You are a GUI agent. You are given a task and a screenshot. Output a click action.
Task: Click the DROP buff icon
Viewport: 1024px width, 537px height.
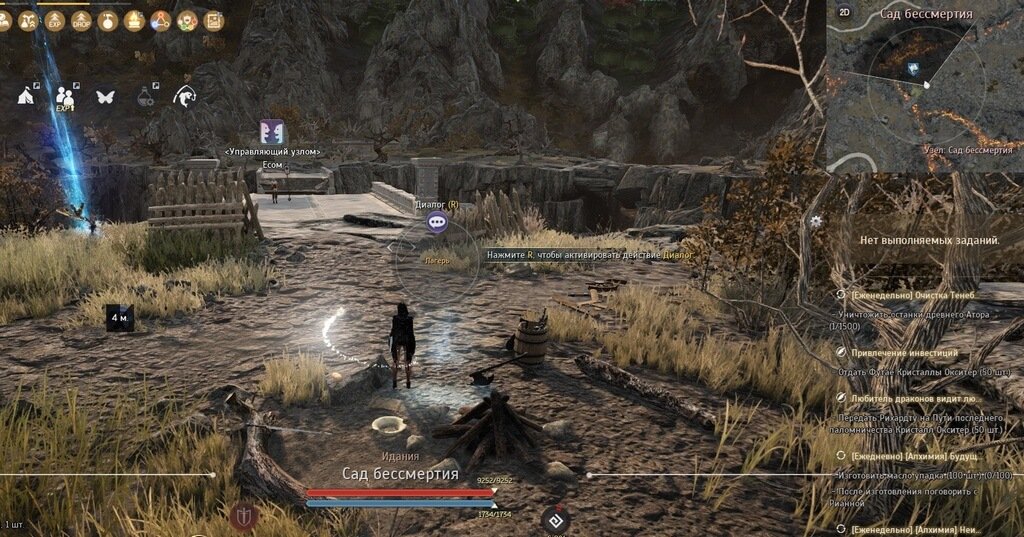pos(82,20)
